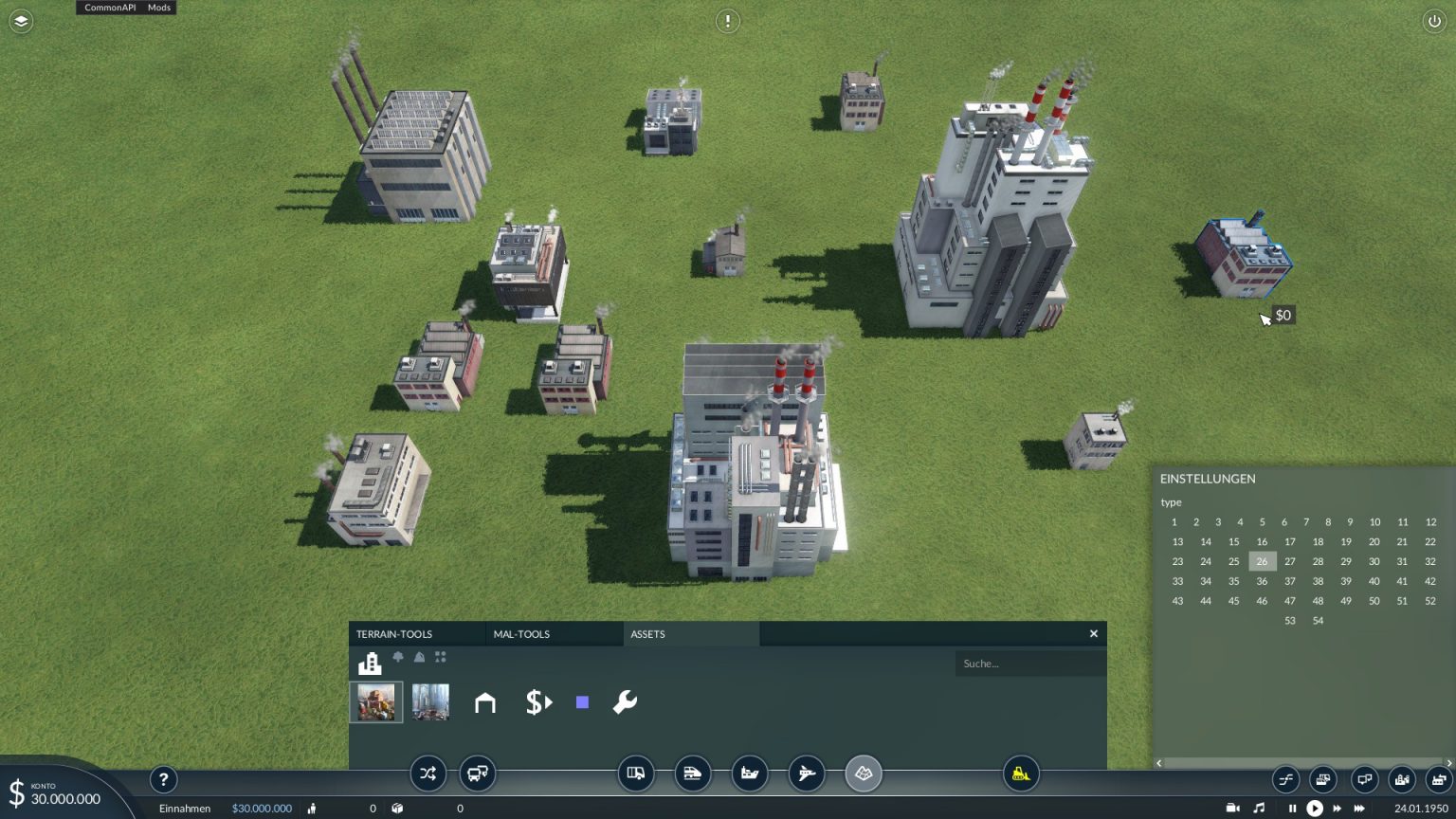Choose type 1 in the type grid
The image size is (1456, 819).
[1174, 522]
